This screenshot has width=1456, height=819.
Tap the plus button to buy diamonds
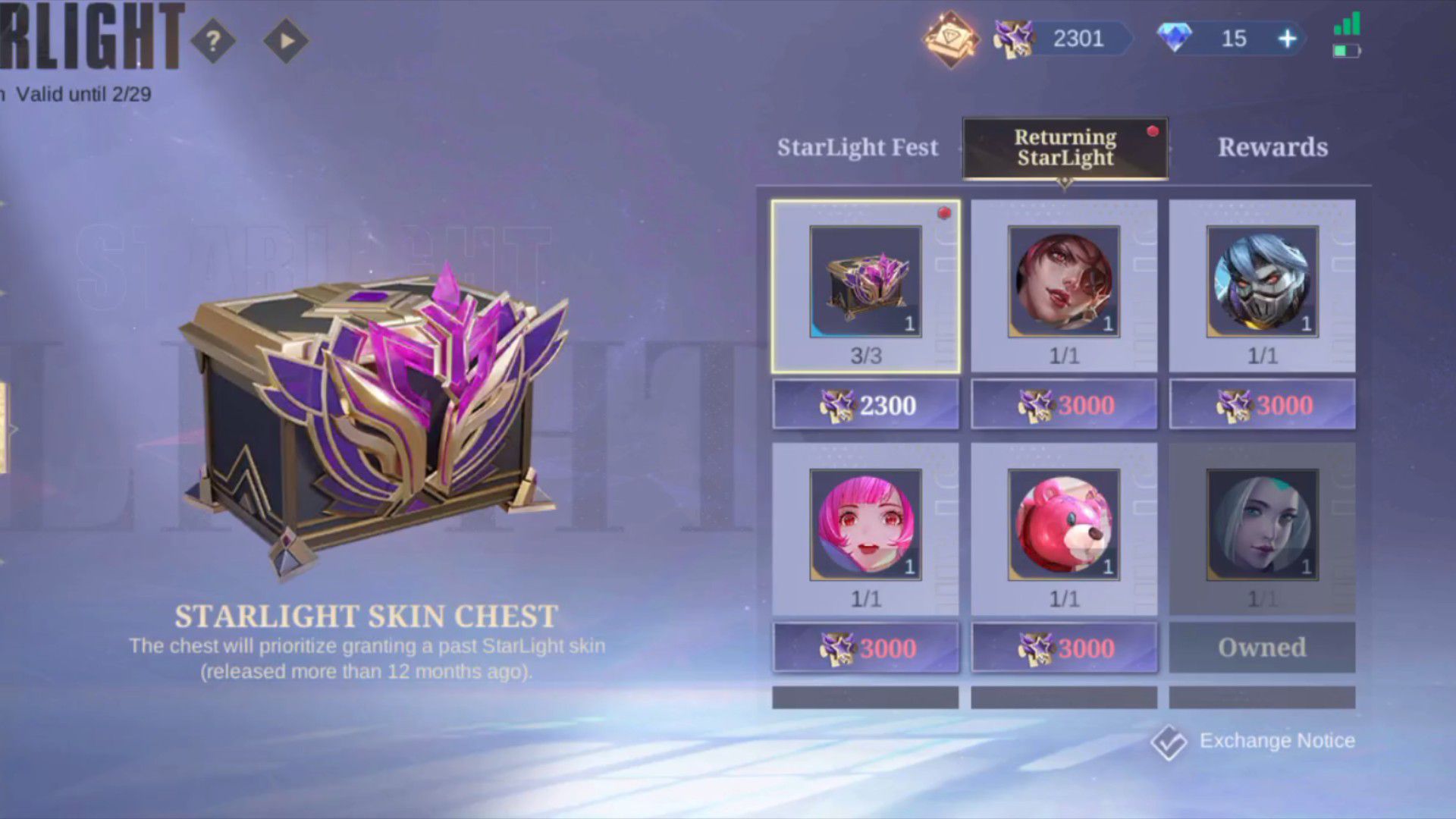coord(1287,38)
